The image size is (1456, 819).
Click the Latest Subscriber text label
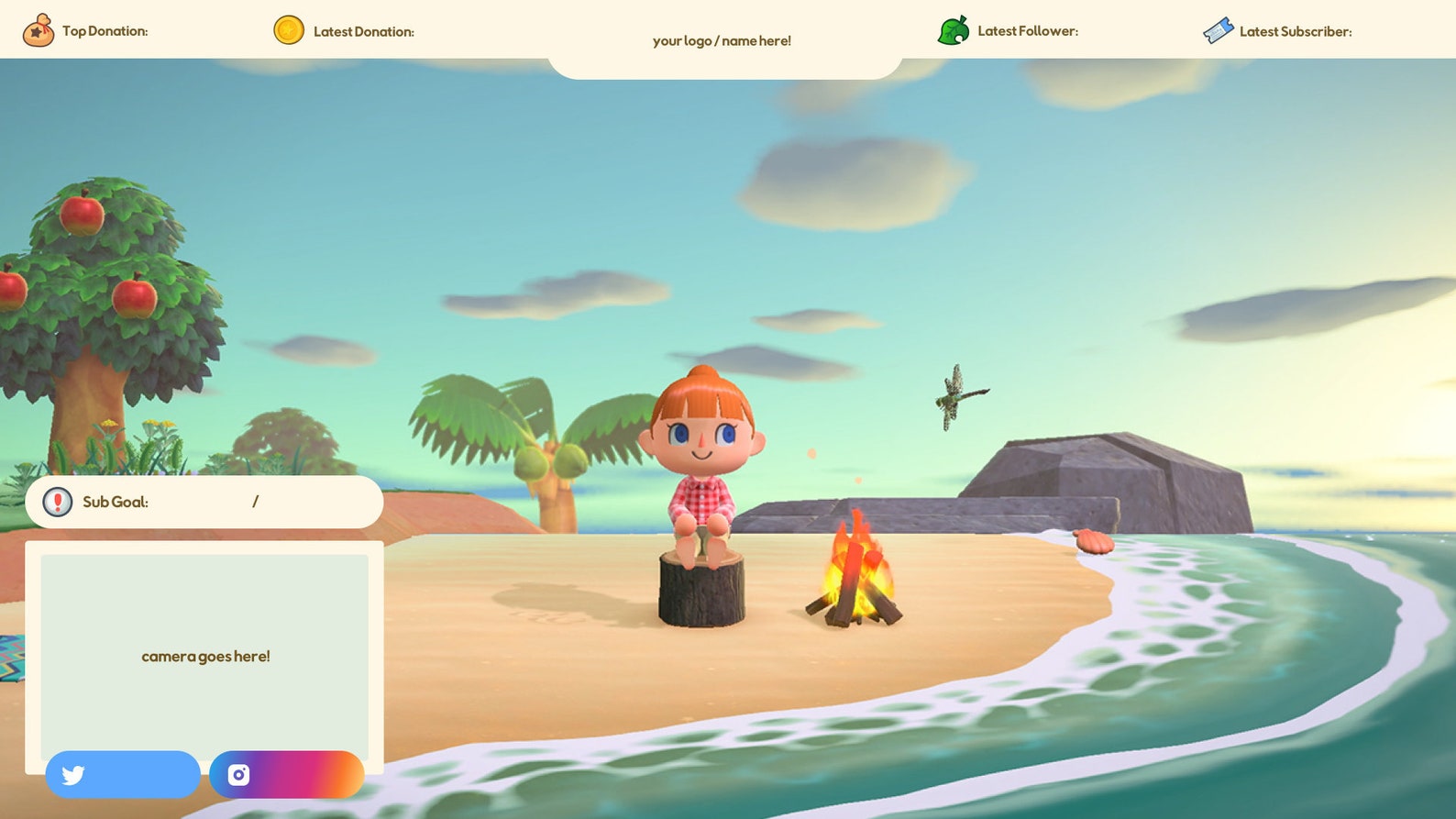[x=1295, y=30]
